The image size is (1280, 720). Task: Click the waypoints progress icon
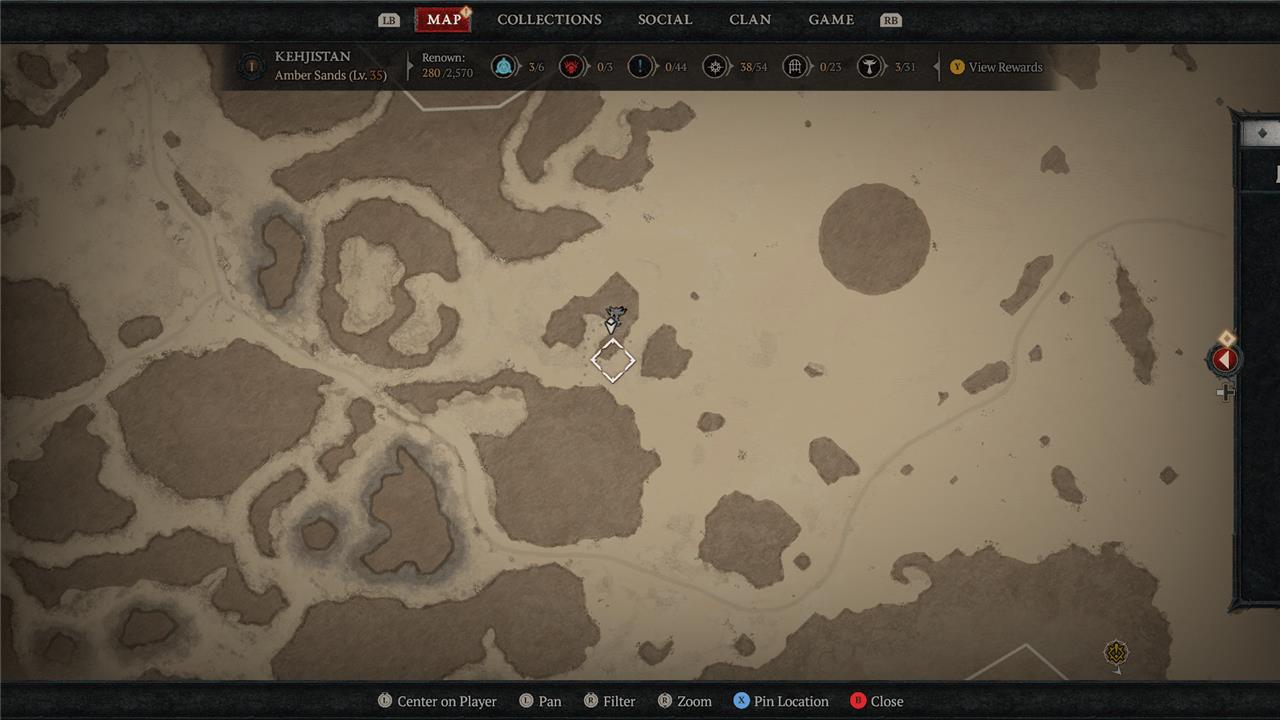tap(504, 67)
